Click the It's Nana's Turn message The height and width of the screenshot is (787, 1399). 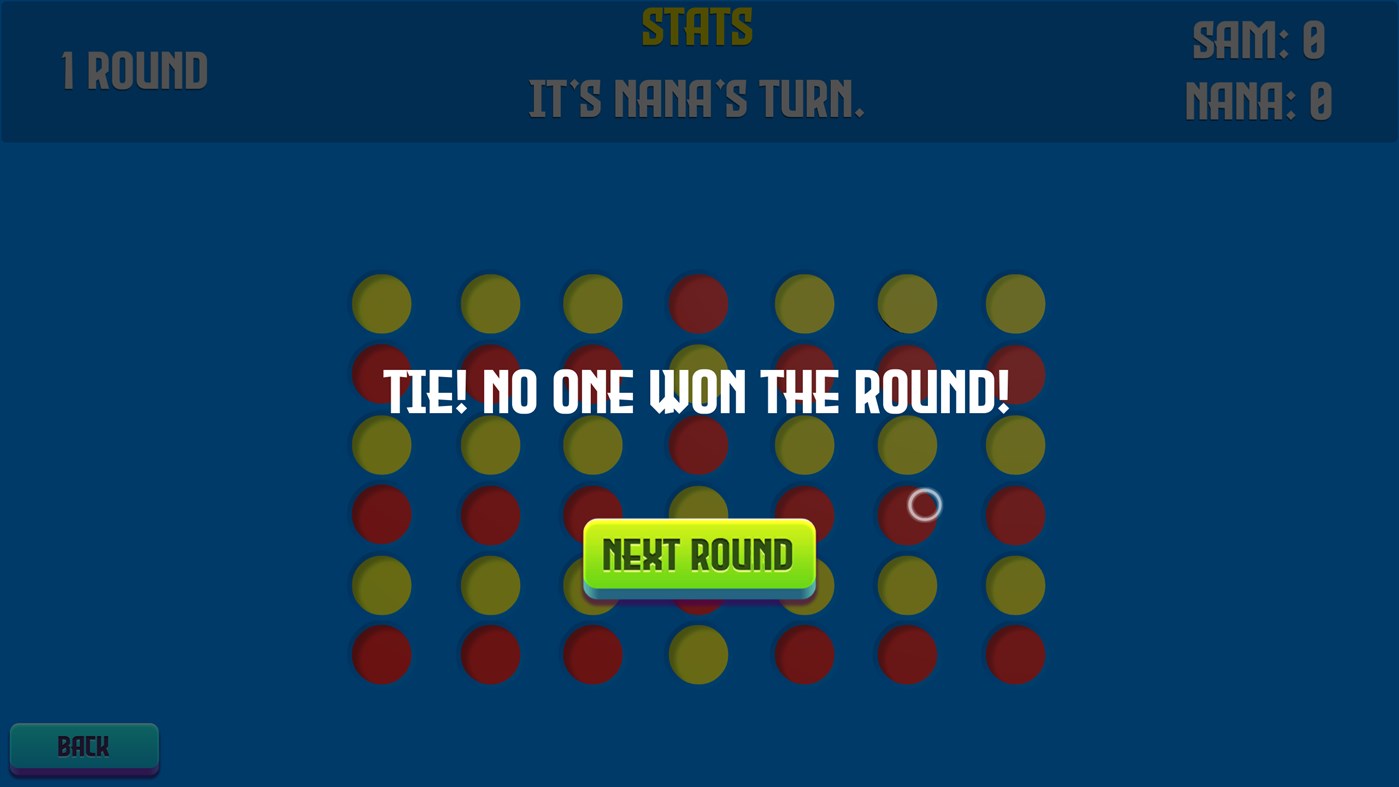[697, 100]
